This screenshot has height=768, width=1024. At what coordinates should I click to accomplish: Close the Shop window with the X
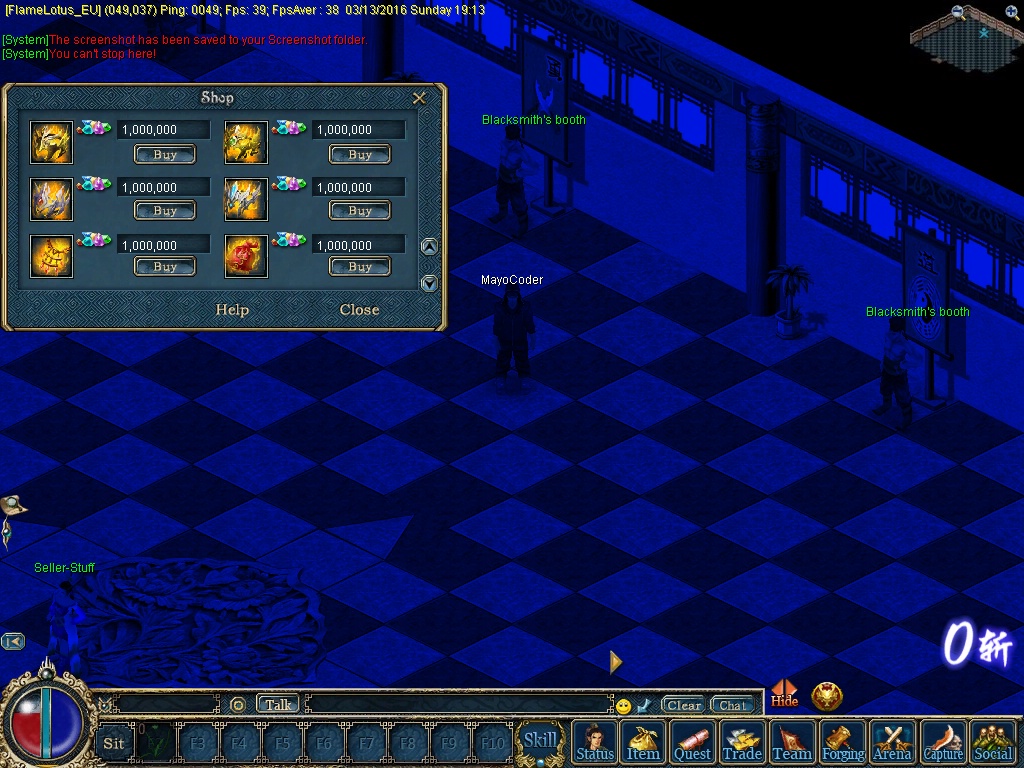[420, 98]
